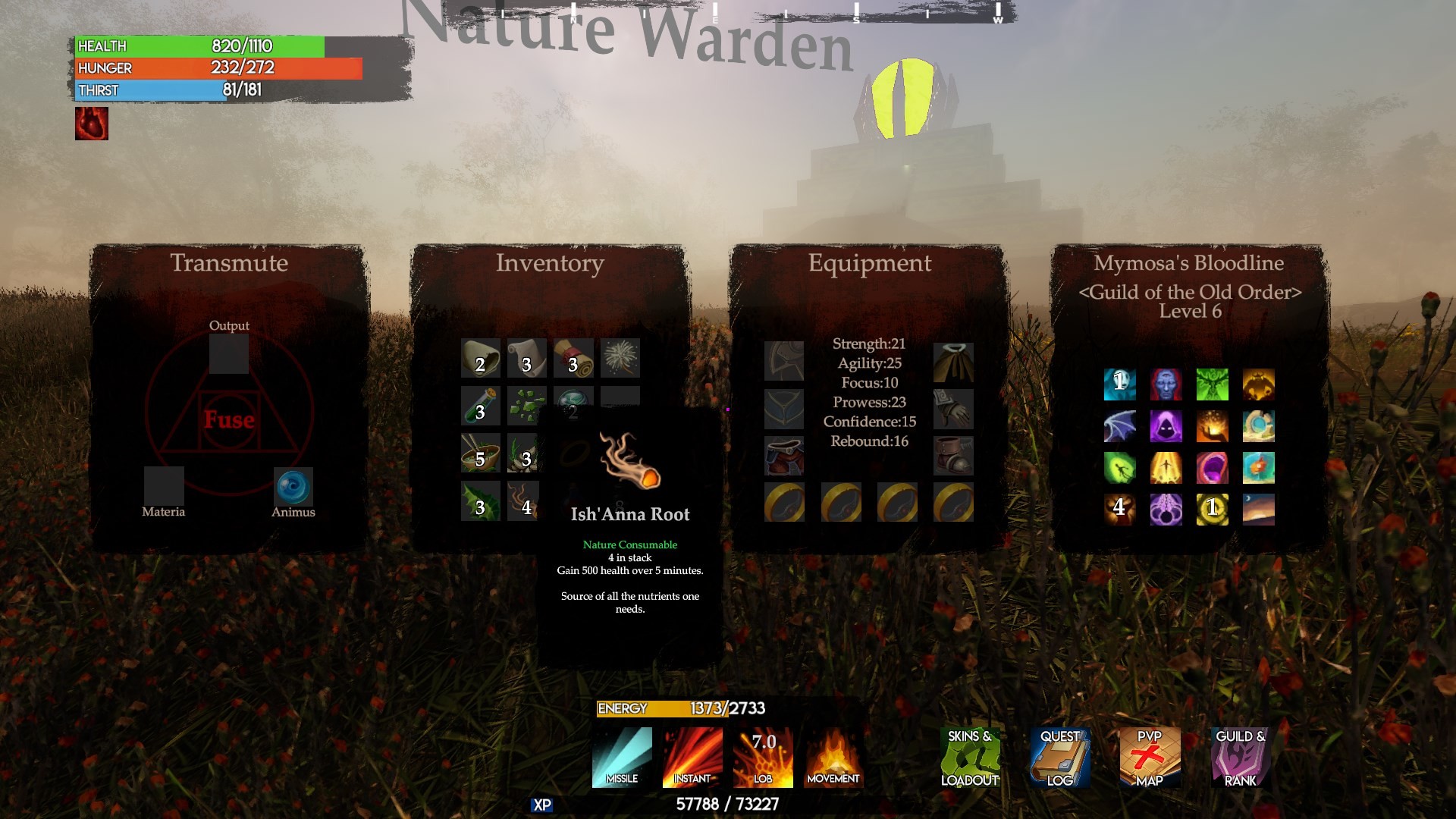Click the bat wing bloodline icon
The image size is (1456, 819).
(x=1119, y=426)
